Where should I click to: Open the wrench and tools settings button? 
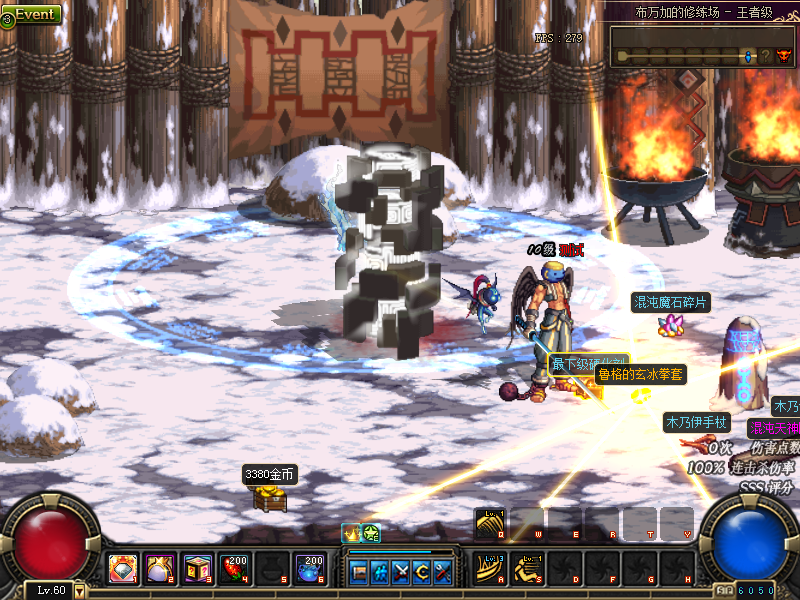point(442,572)
